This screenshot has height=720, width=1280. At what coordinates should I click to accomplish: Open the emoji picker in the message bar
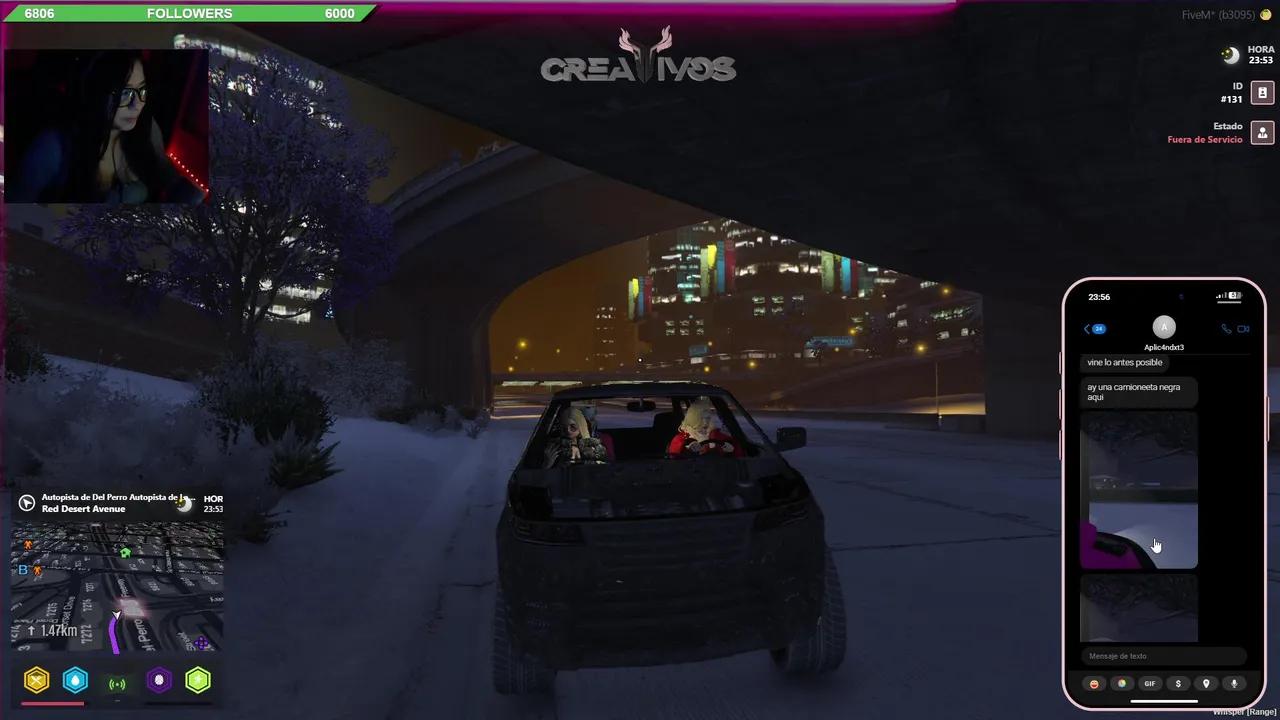point(1094,684)
